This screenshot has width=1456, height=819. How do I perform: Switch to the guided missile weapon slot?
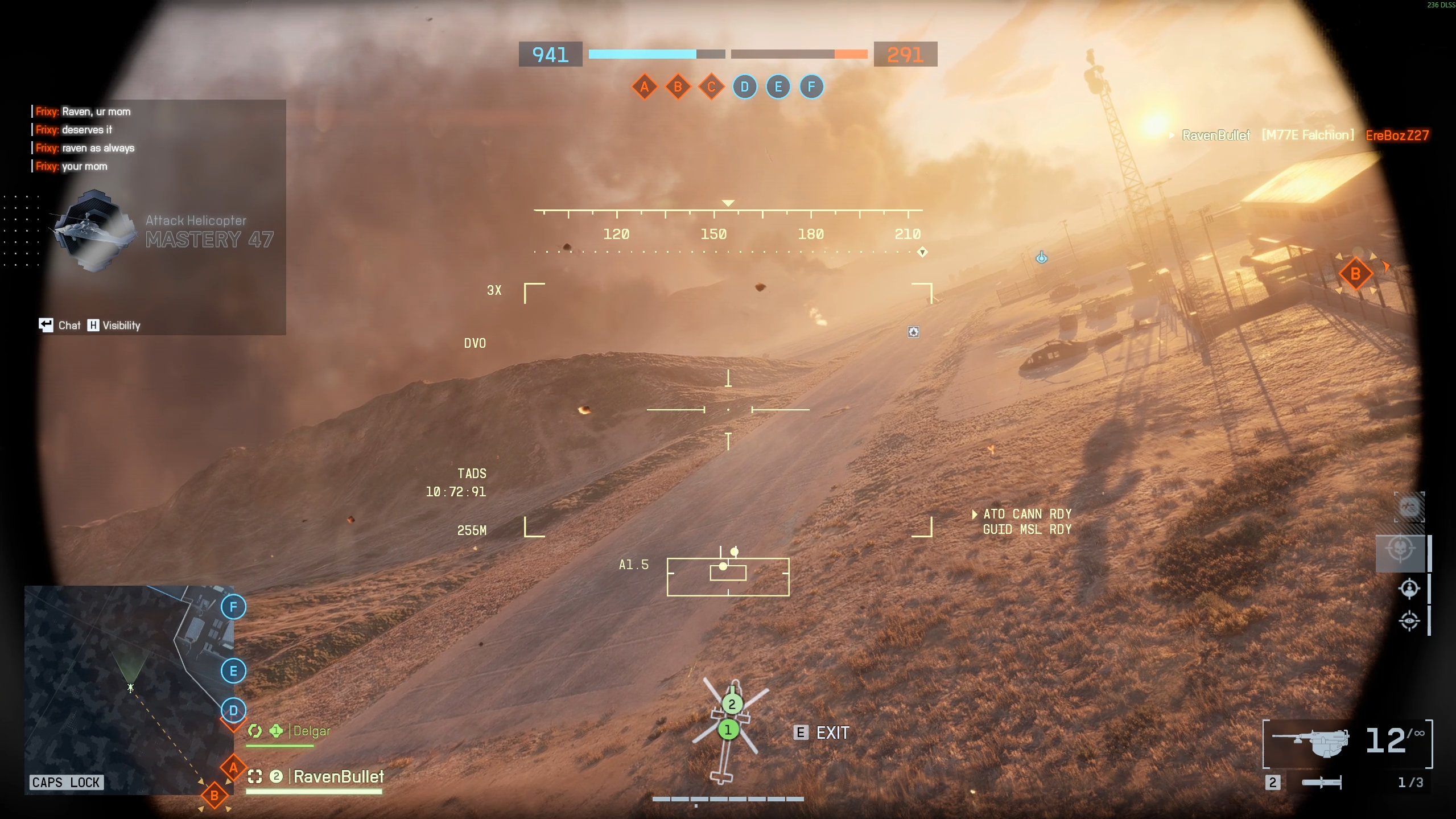[1321, 783]
